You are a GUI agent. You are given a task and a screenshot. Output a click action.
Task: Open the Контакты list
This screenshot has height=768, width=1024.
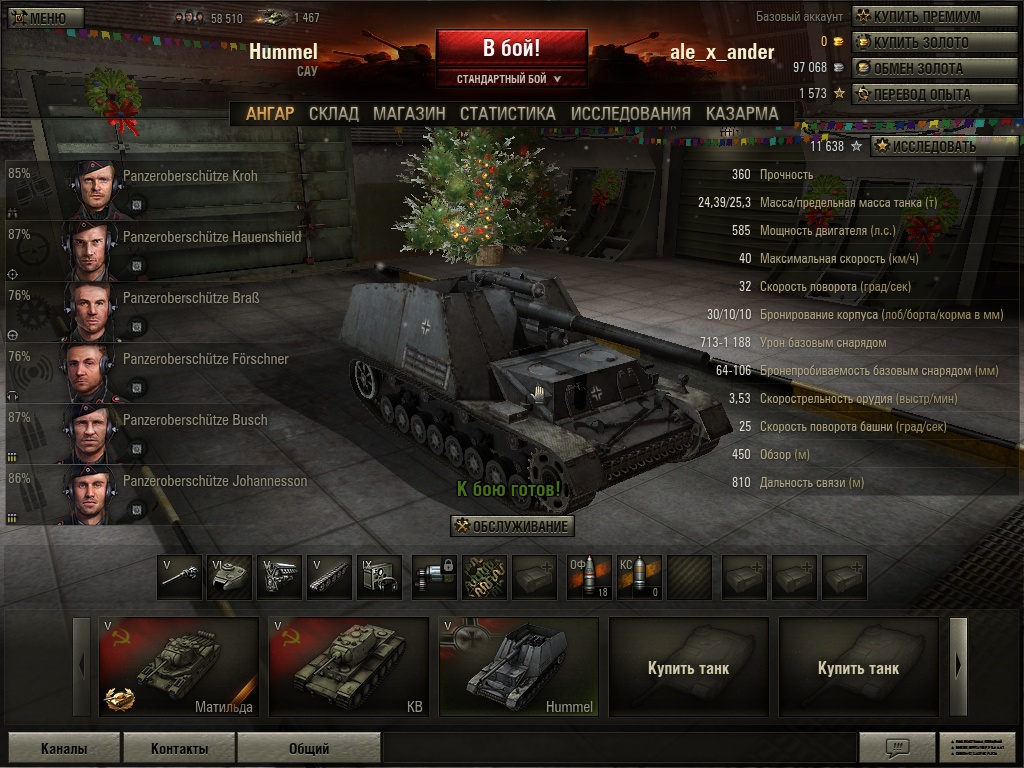coord(180,748)
